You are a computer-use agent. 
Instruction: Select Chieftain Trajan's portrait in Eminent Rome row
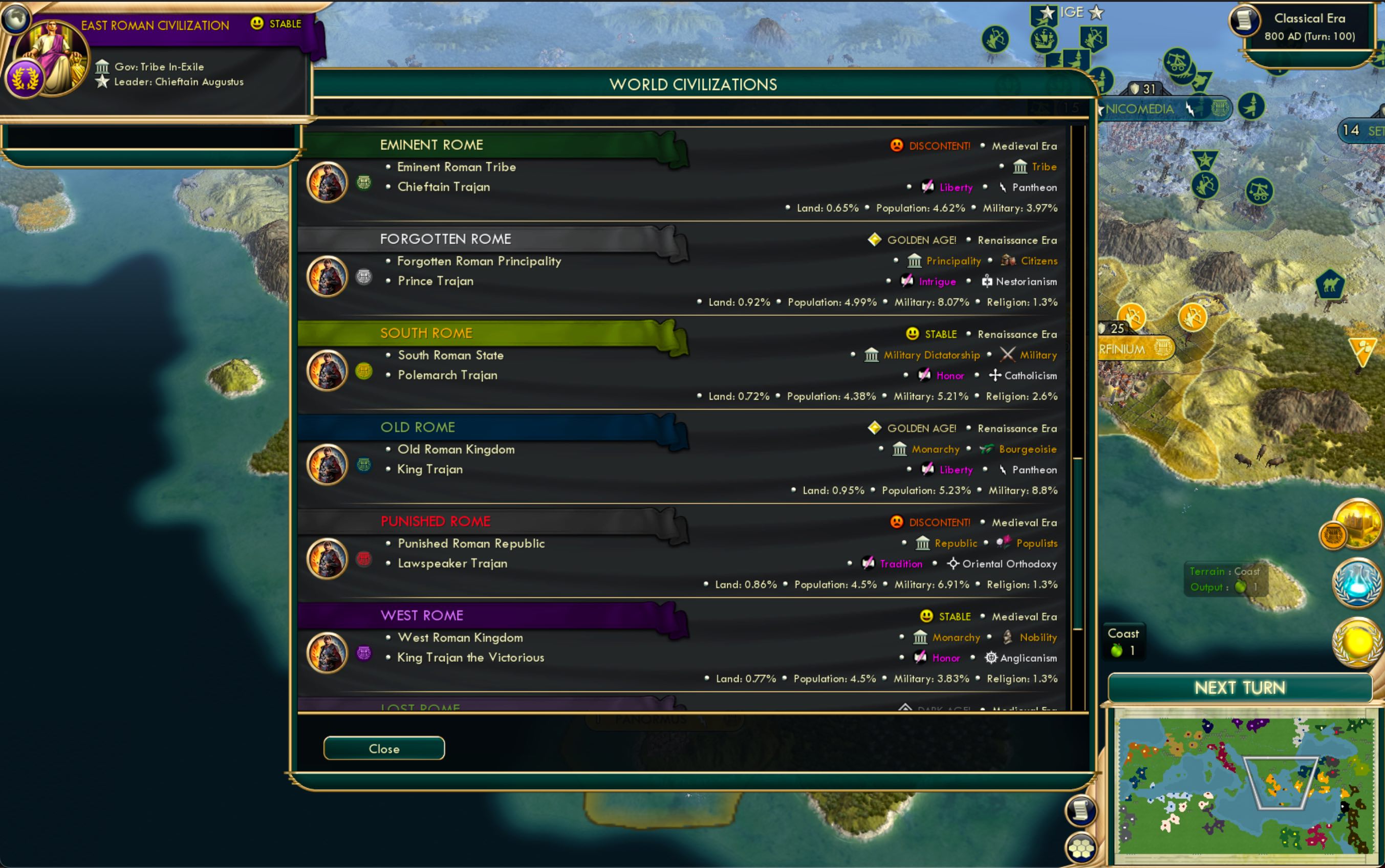[327, 183]
